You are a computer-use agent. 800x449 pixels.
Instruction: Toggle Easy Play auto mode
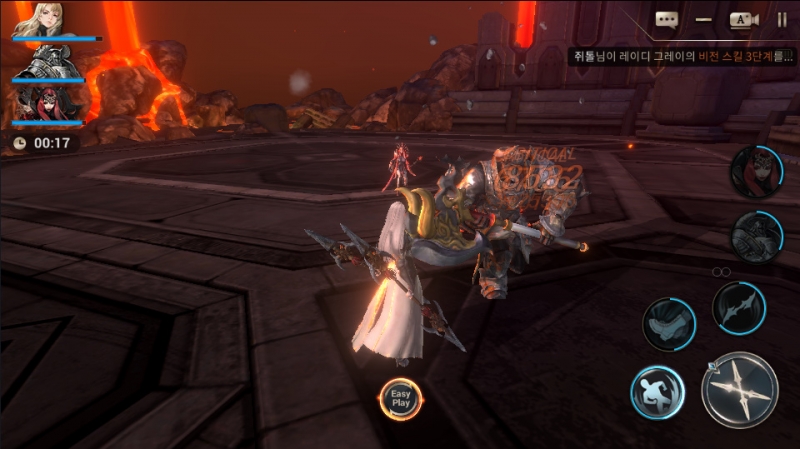coord(401,397)
